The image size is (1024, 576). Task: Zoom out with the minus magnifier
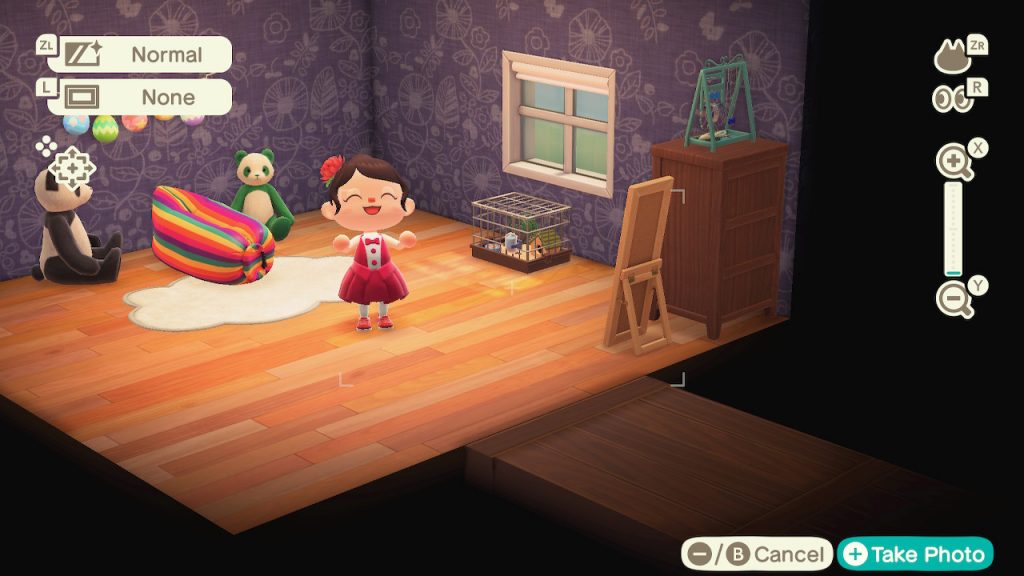pos(953,299)
